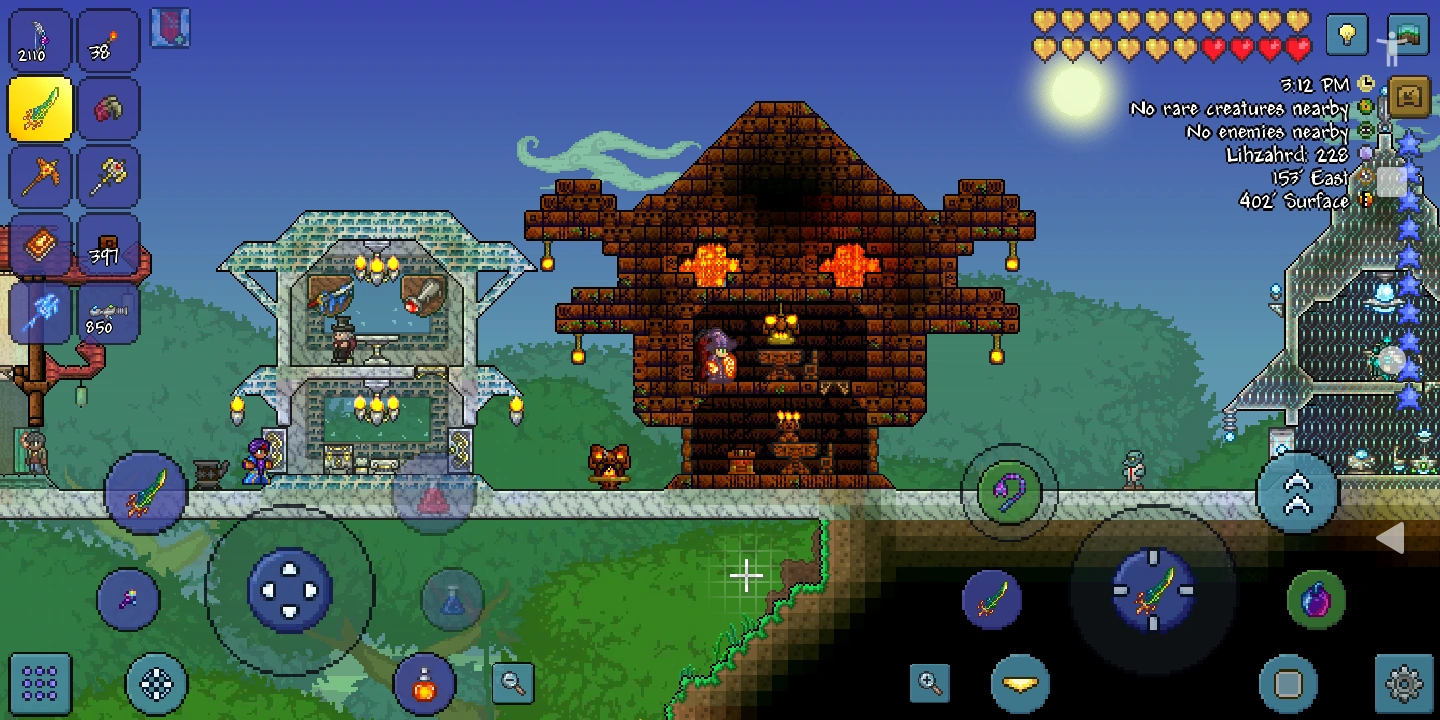This screenshot has width=1440, height=720.
Task: Toggle auto-pause with the lightbulb button
Action: tap(1345, 36)
